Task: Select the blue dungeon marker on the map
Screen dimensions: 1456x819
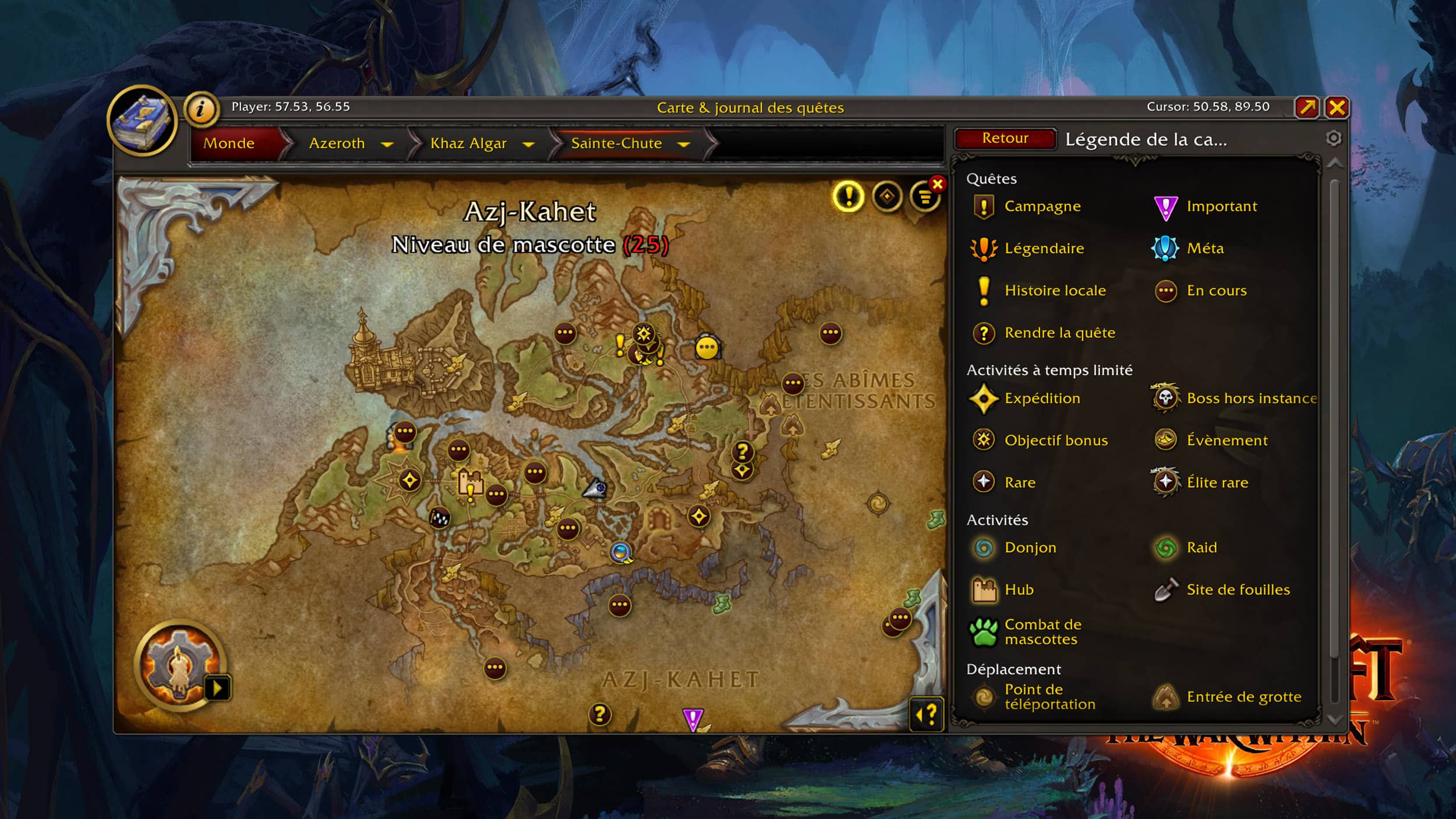Action: (x=620, y=551)
